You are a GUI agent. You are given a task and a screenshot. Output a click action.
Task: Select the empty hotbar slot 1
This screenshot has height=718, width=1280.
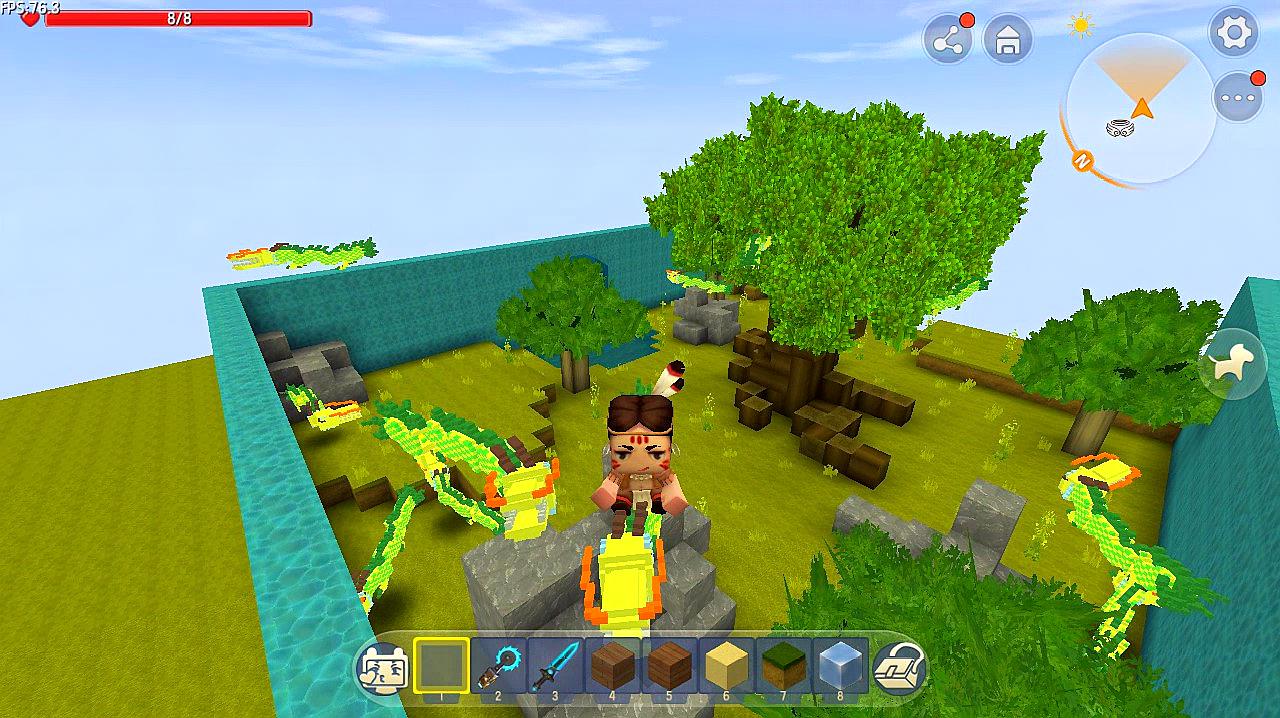coord(441,665)
